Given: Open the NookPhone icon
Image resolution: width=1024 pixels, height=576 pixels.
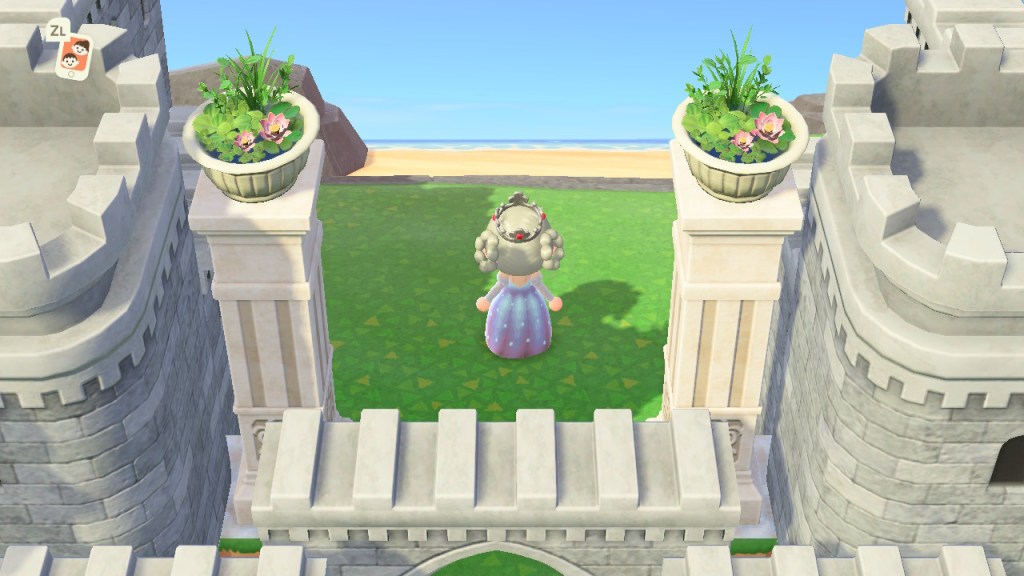Looking at the screenshot, I should pyautogui.click(x=72, y=57).
